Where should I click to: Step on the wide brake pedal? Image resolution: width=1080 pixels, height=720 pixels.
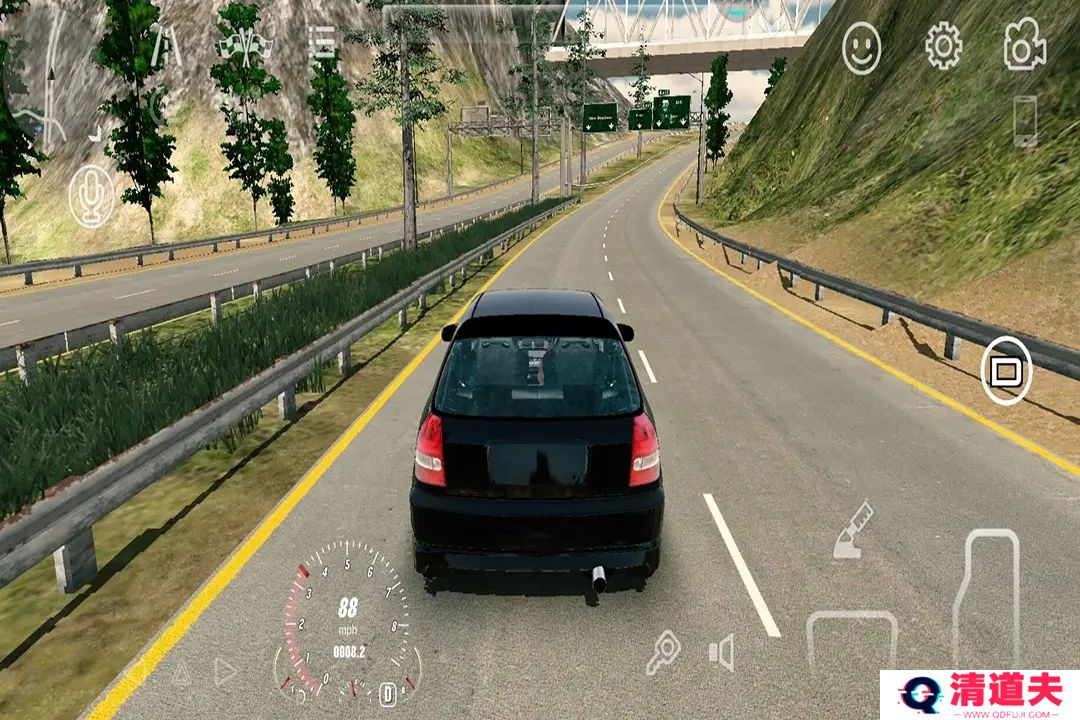click(x=852, y=640)
